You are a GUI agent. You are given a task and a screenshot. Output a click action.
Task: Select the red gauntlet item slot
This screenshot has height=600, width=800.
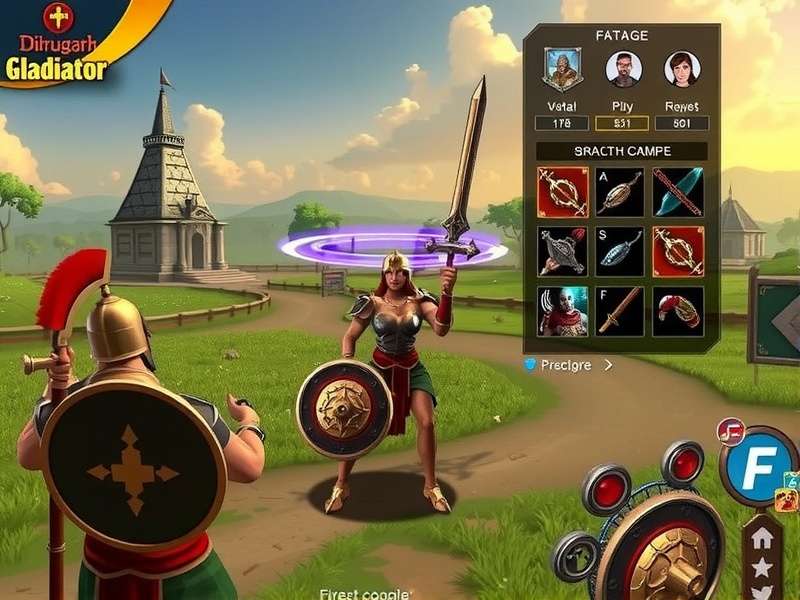[678, 311]
